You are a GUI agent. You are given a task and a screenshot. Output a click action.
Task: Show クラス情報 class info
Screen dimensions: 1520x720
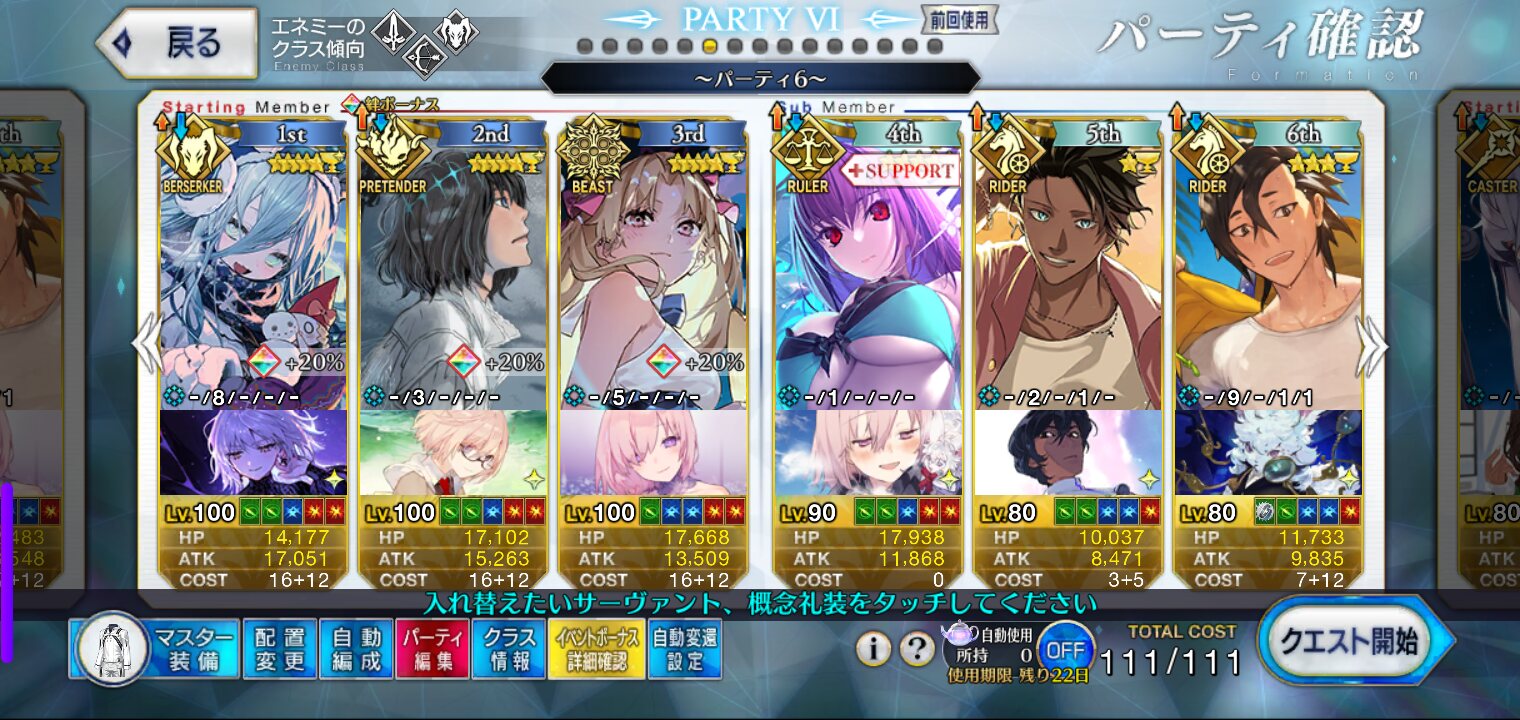(x=508, y=649)
